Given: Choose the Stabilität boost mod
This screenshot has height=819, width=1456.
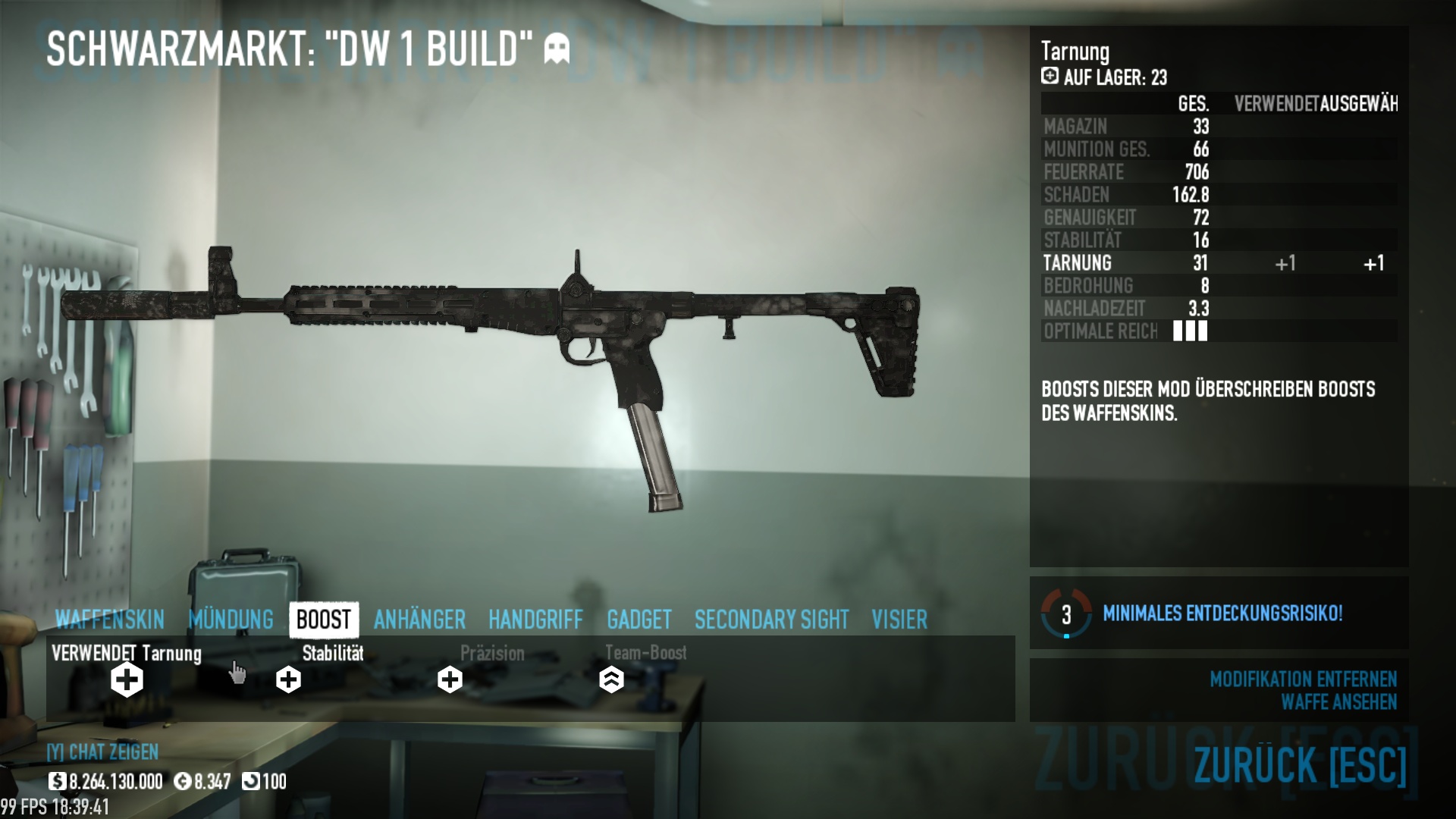Looking at the screenshot, I should 288,679.
